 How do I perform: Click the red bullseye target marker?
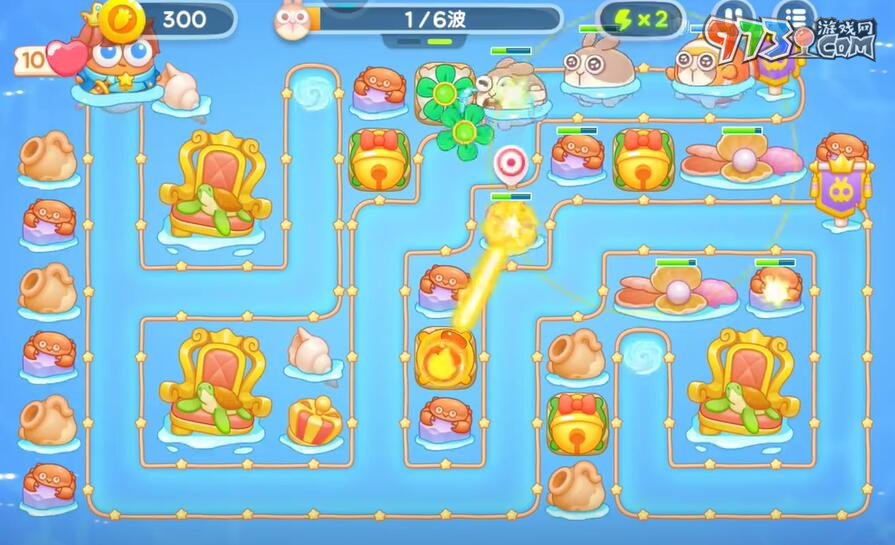[x=510, y=162]
